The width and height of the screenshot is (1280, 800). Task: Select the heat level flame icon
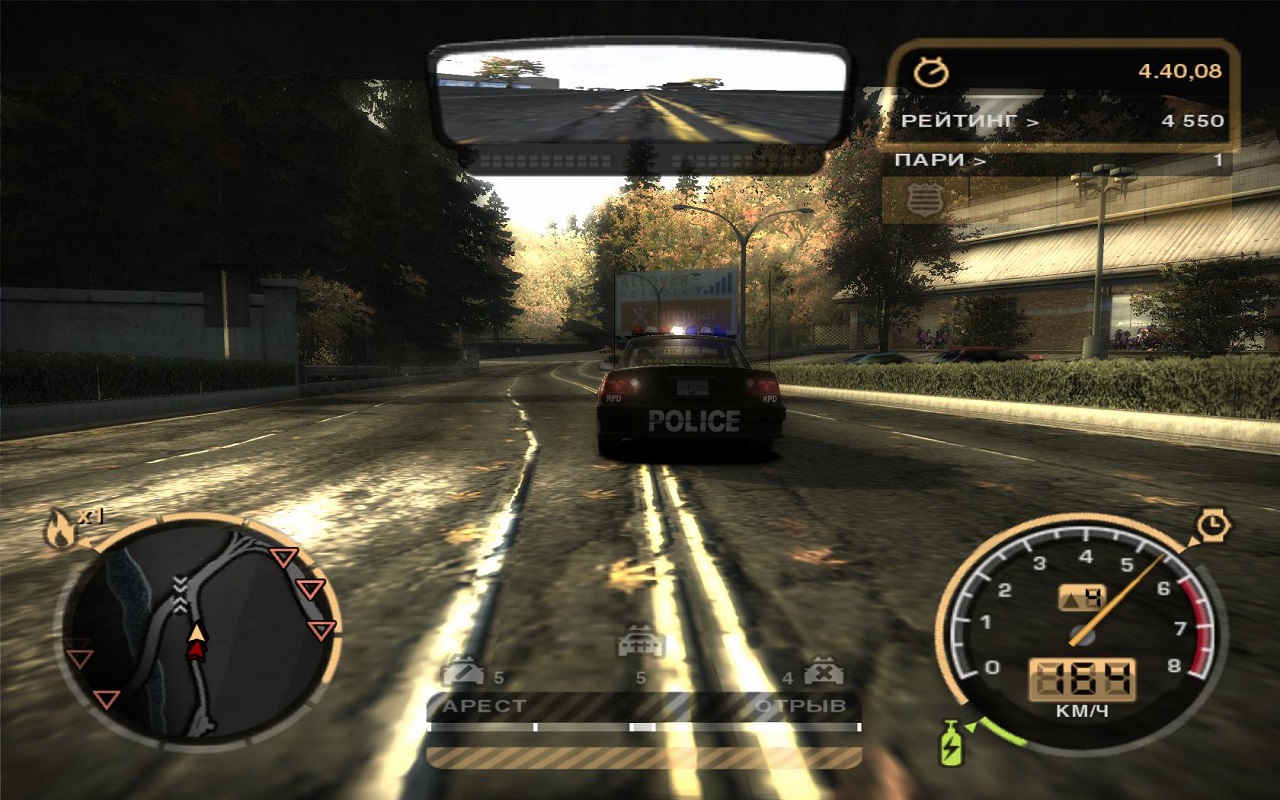(60, 531)
